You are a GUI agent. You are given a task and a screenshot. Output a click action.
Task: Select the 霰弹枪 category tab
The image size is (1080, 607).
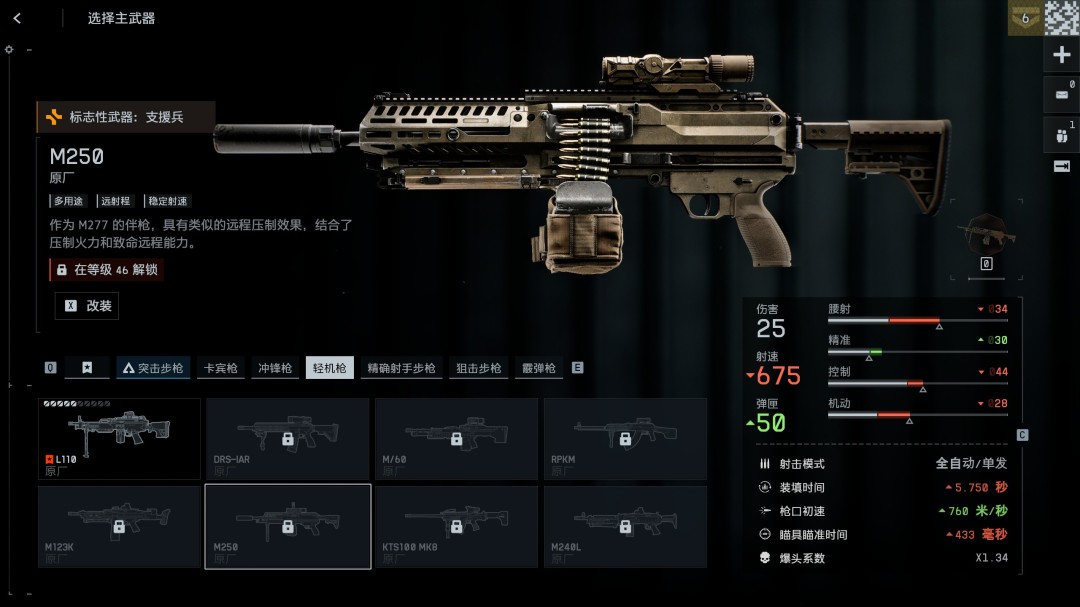coord(538,368)
